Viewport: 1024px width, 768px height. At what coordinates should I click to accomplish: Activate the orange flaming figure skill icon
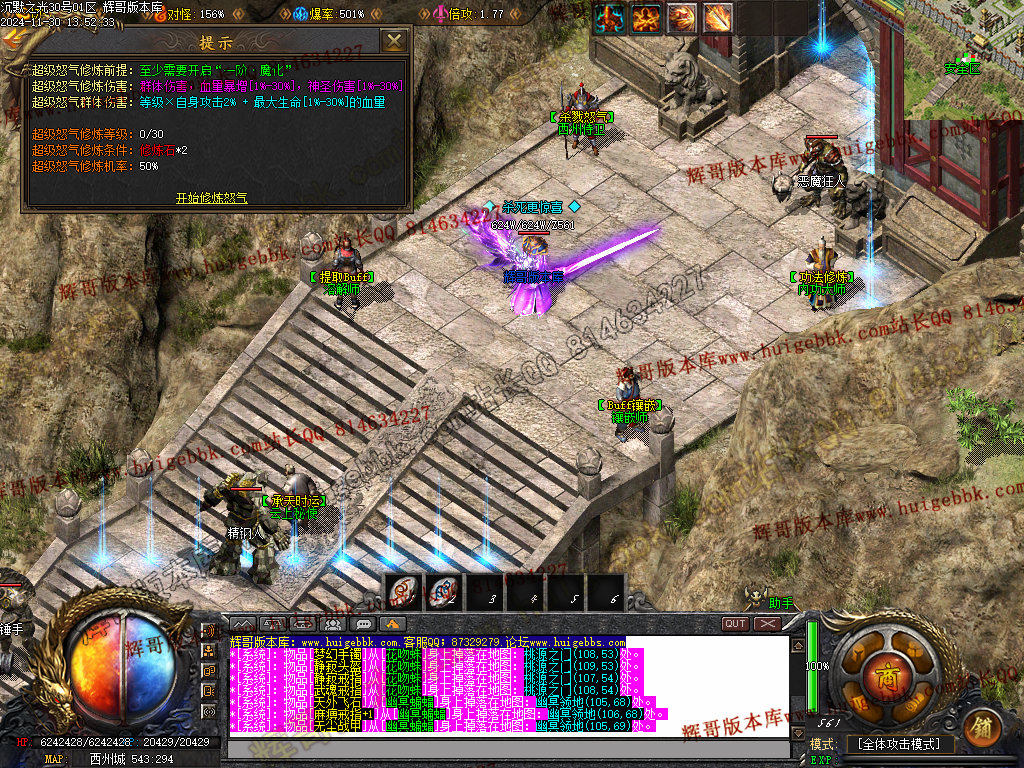[x=646, y=17]
